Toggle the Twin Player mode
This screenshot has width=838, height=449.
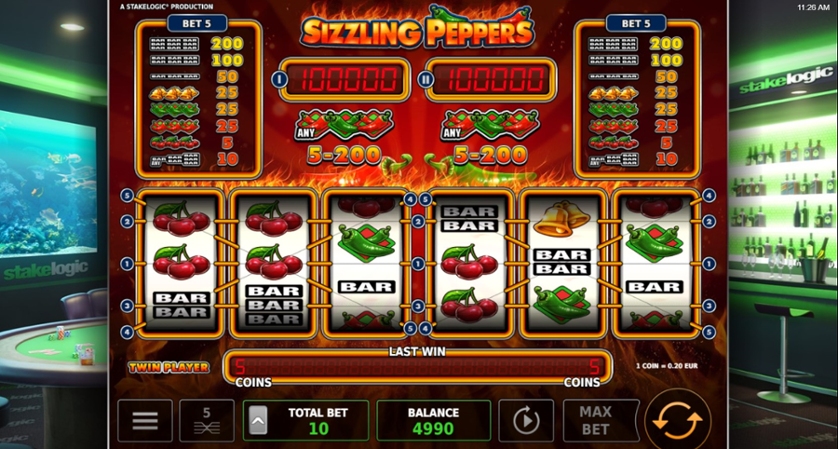tap(168, 367)
